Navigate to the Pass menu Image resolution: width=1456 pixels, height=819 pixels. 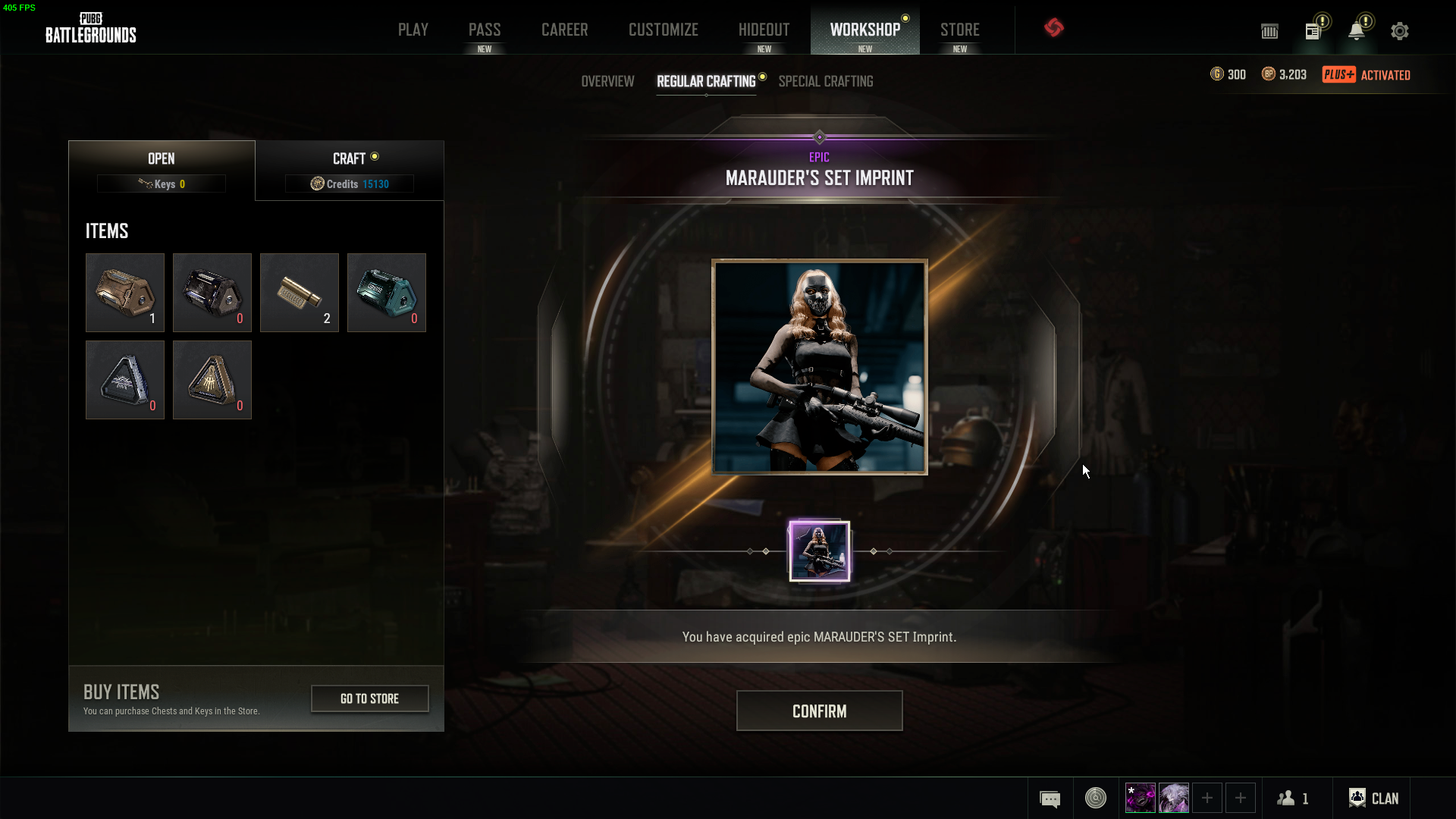pyautogui.click(x=485, y=30)
